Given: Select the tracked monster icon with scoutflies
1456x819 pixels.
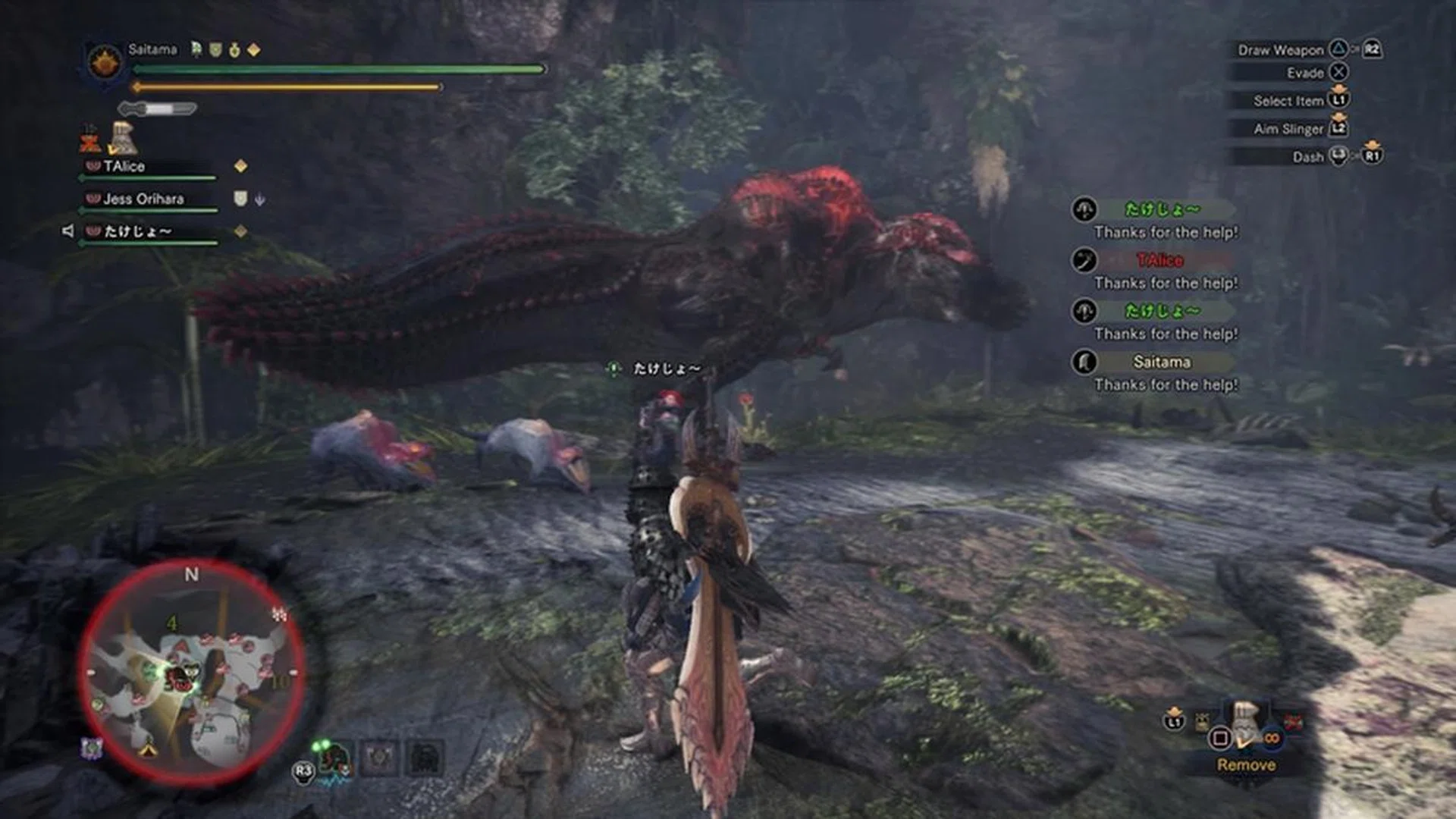Looking at the screenshot, I should 334,758.
